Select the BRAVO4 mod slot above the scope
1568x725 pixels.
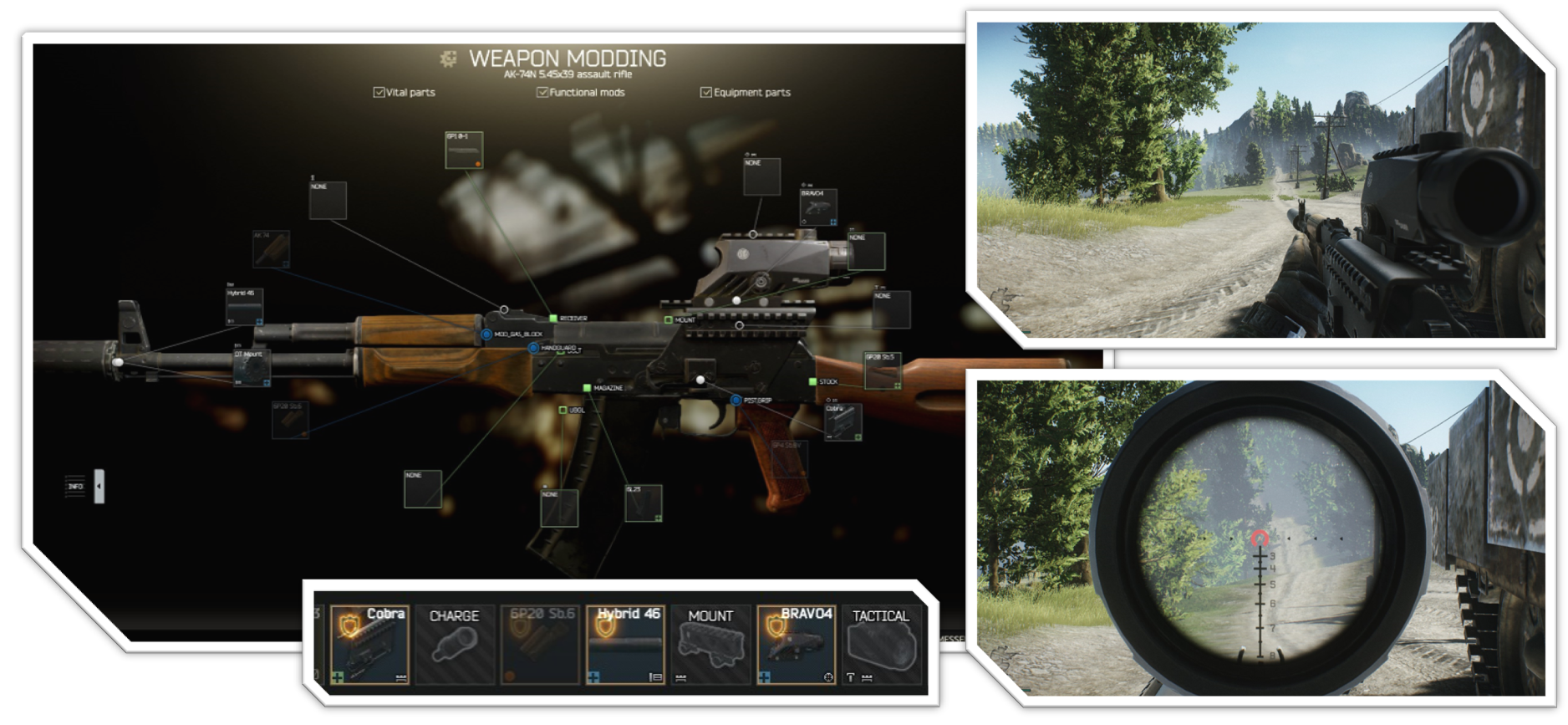[818, 207]
